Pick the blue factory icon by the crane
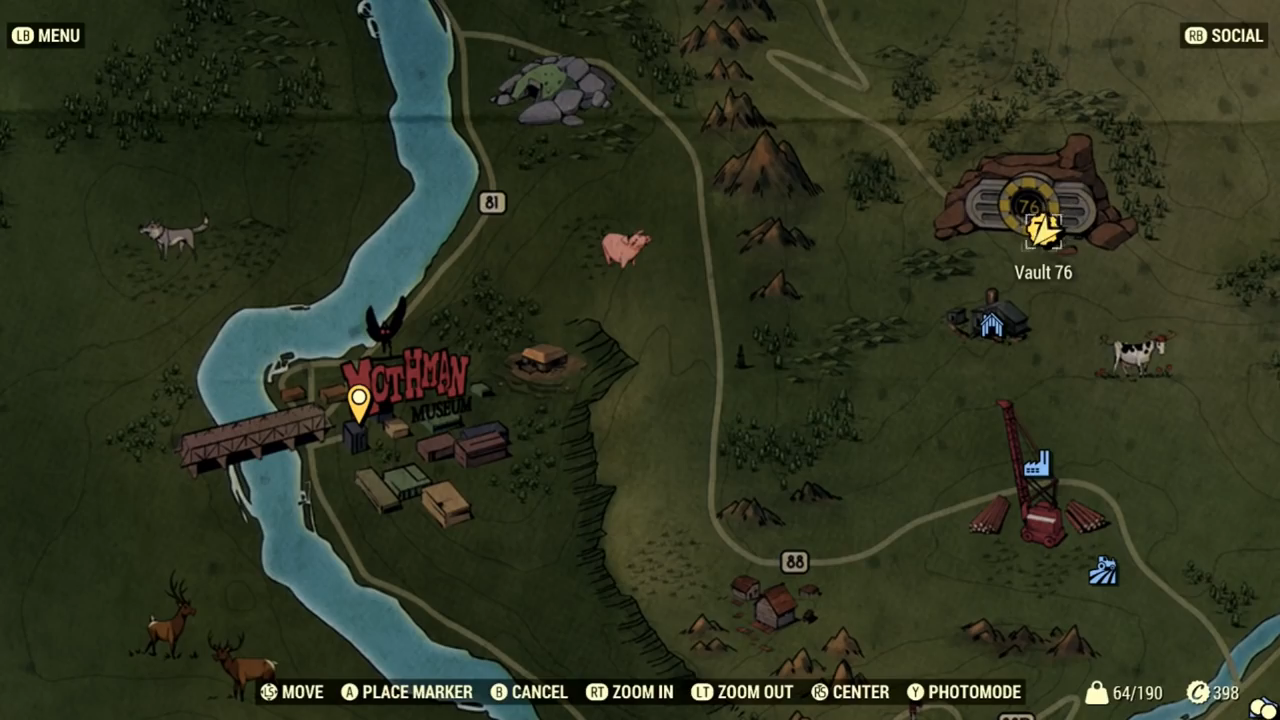Screen dimensions: 1280x720 1037,463
